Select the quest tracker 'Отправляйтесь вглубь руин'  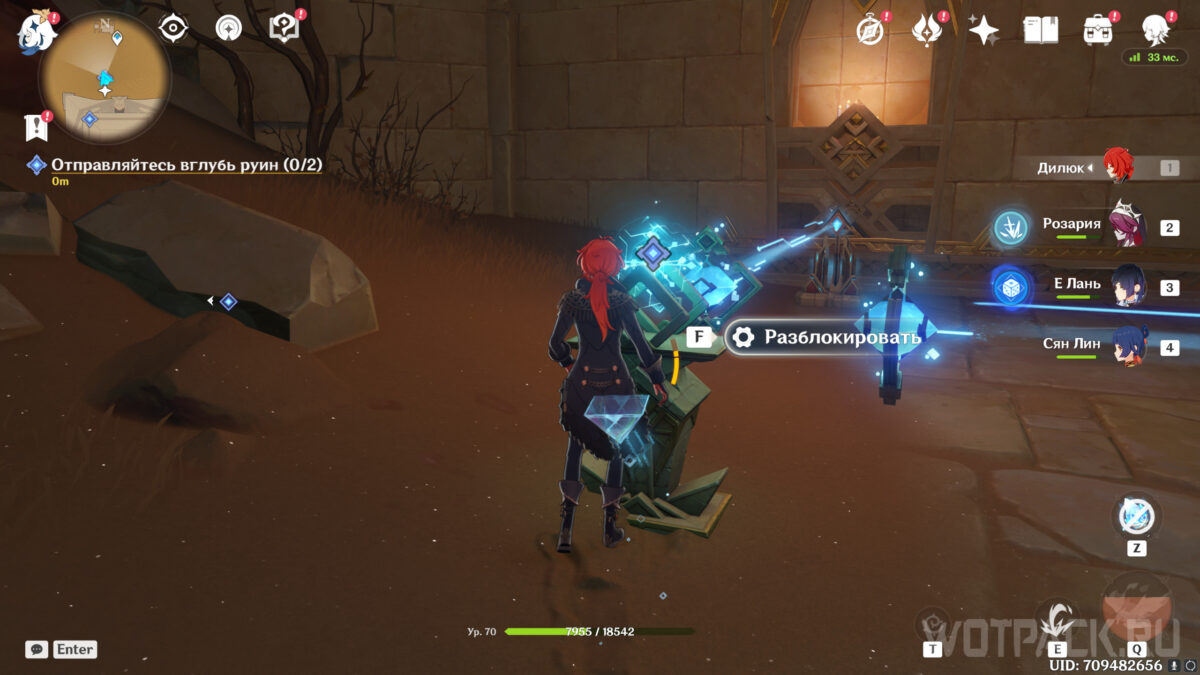point(186,165)
